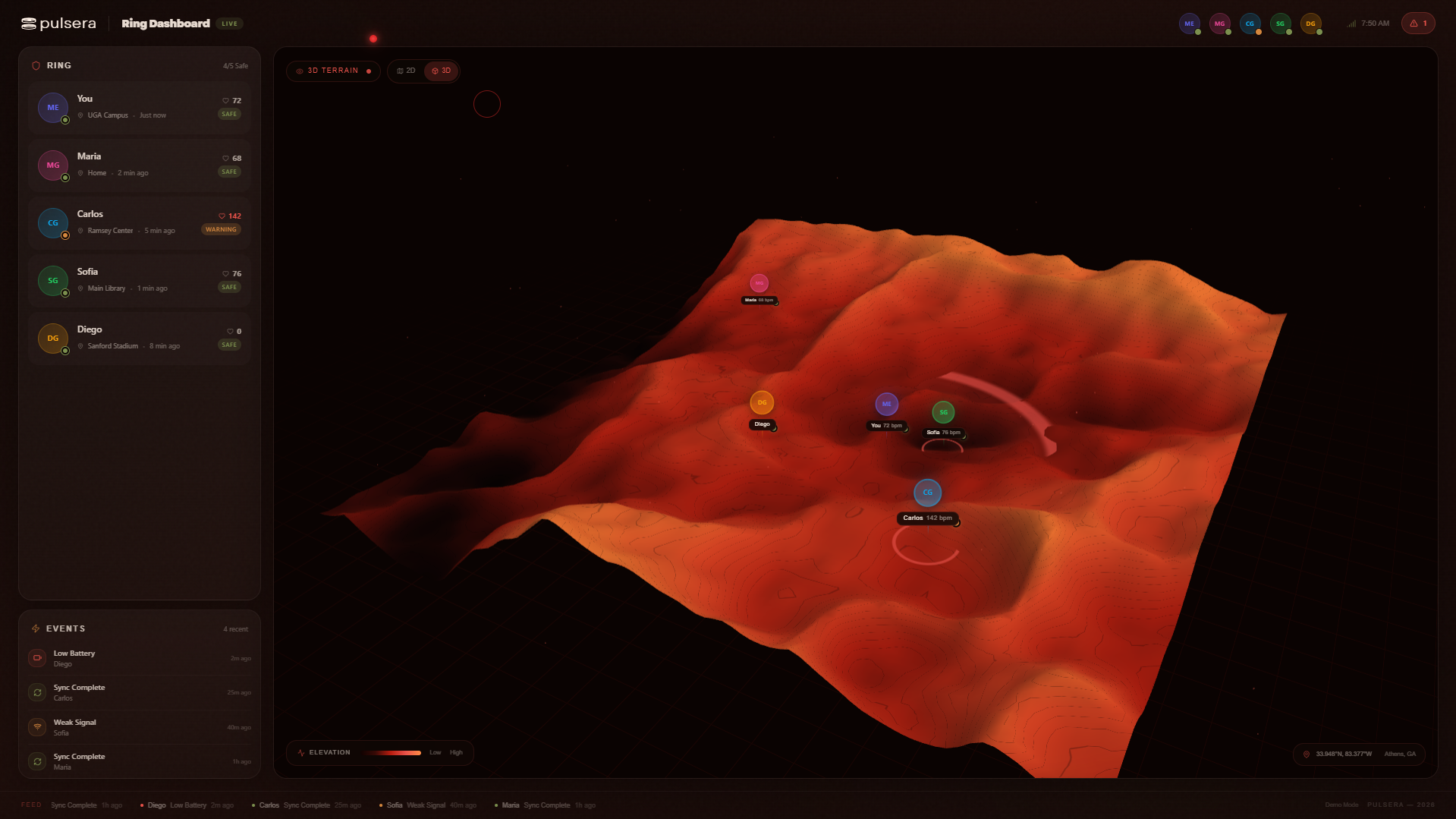Select Carlos's map marker on the terrain

click(927, 493)
